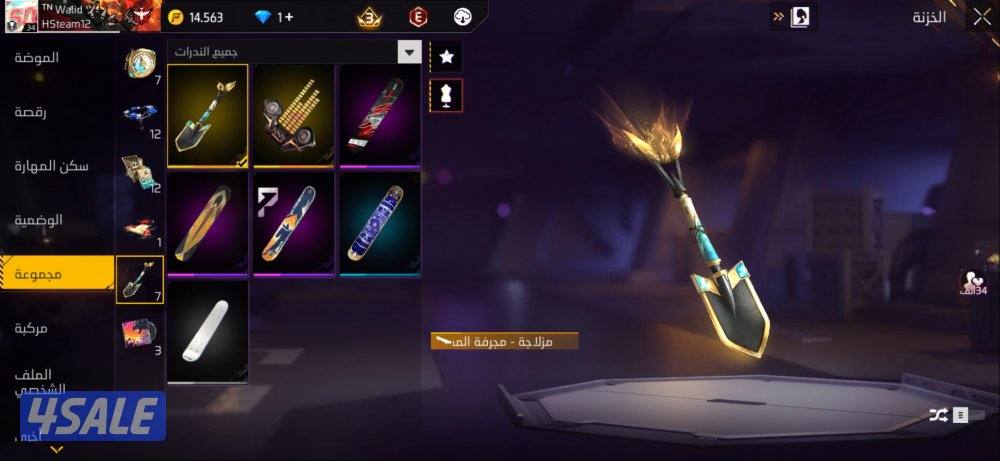1000x461 pixels.
Task: Switch to the رقصة (Emote) category
Action: pos(38,112)
